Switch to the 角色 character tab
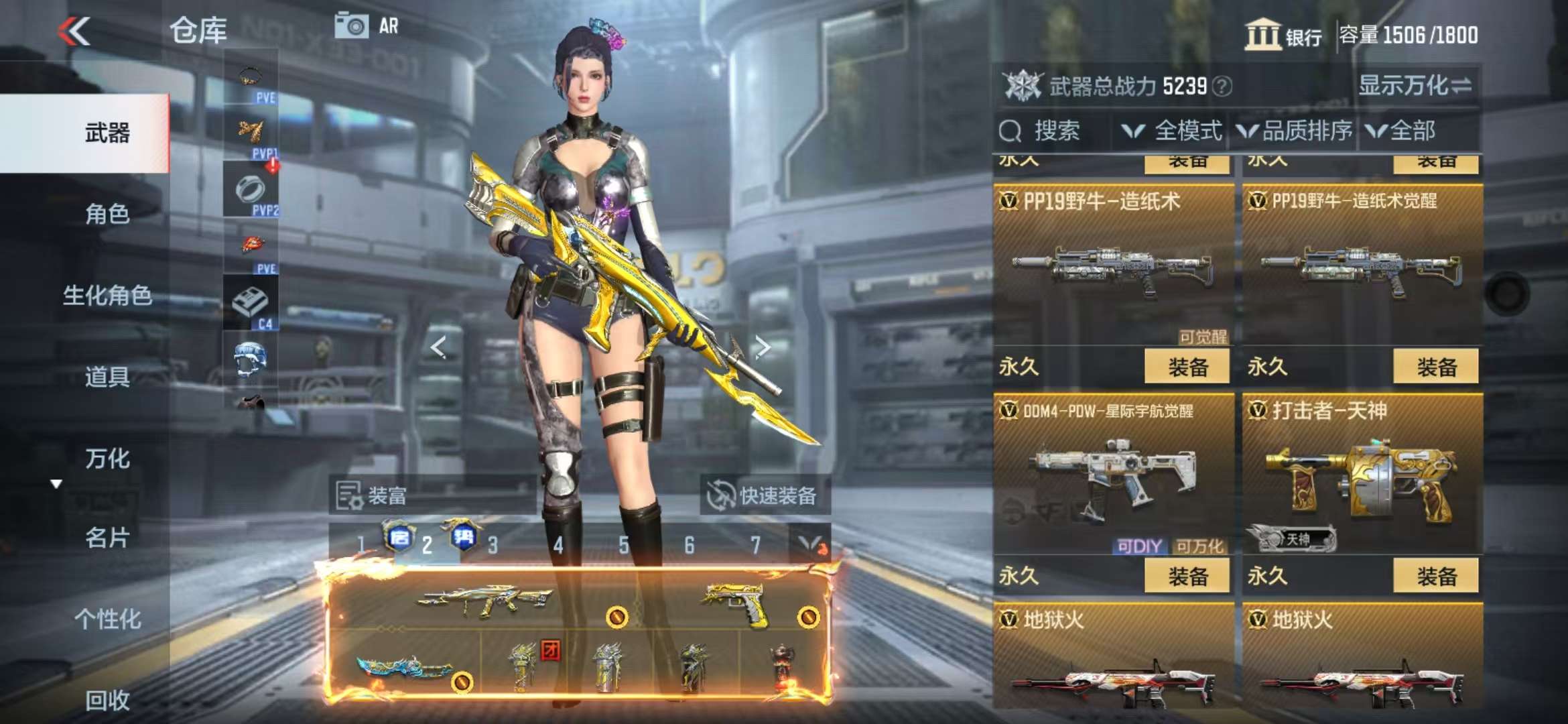1568x724 pixels. pyautogui.click(x=107, y=214)
